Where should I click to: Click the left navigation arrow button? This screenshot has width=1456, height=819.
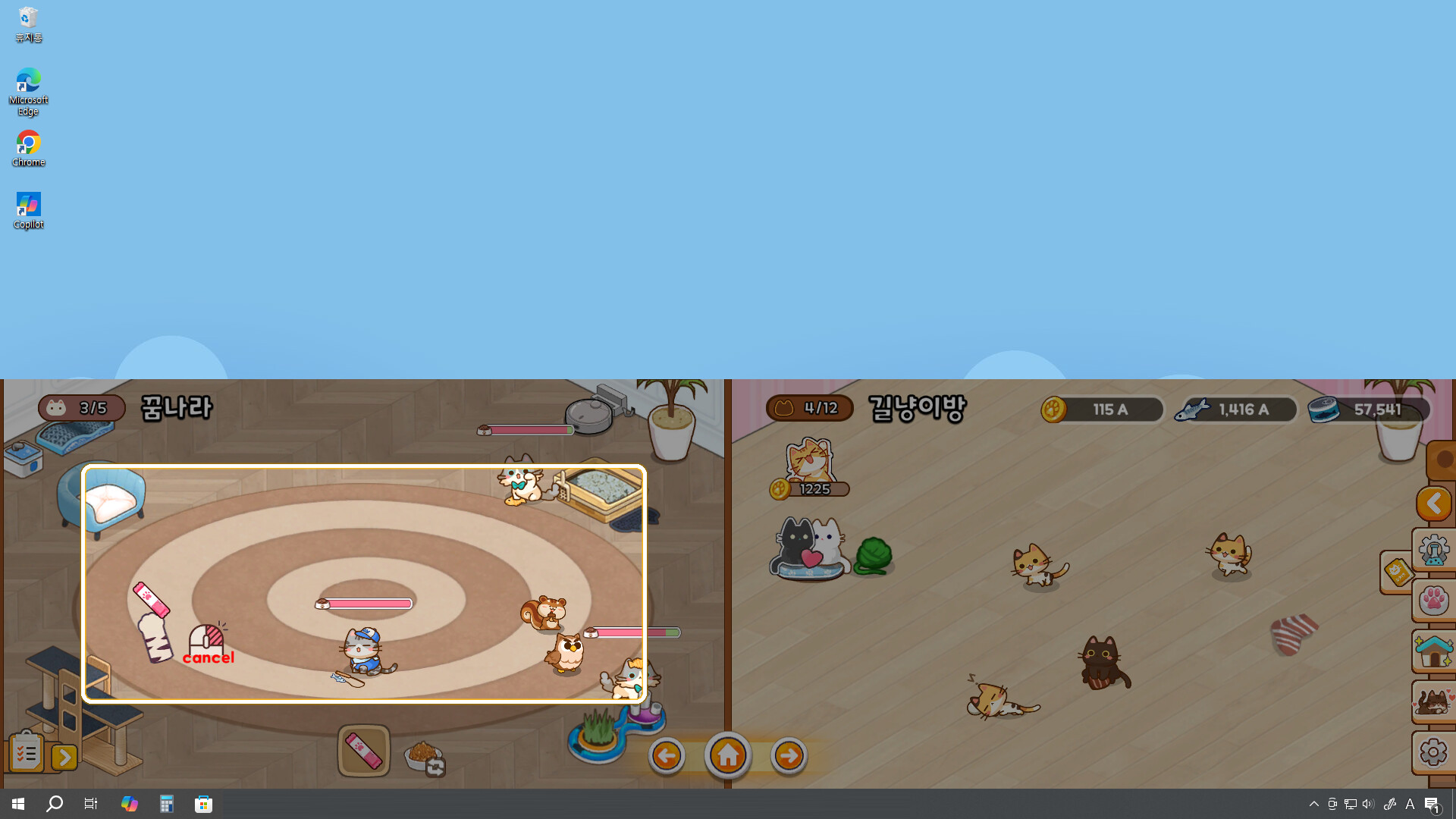pos(667,755)
